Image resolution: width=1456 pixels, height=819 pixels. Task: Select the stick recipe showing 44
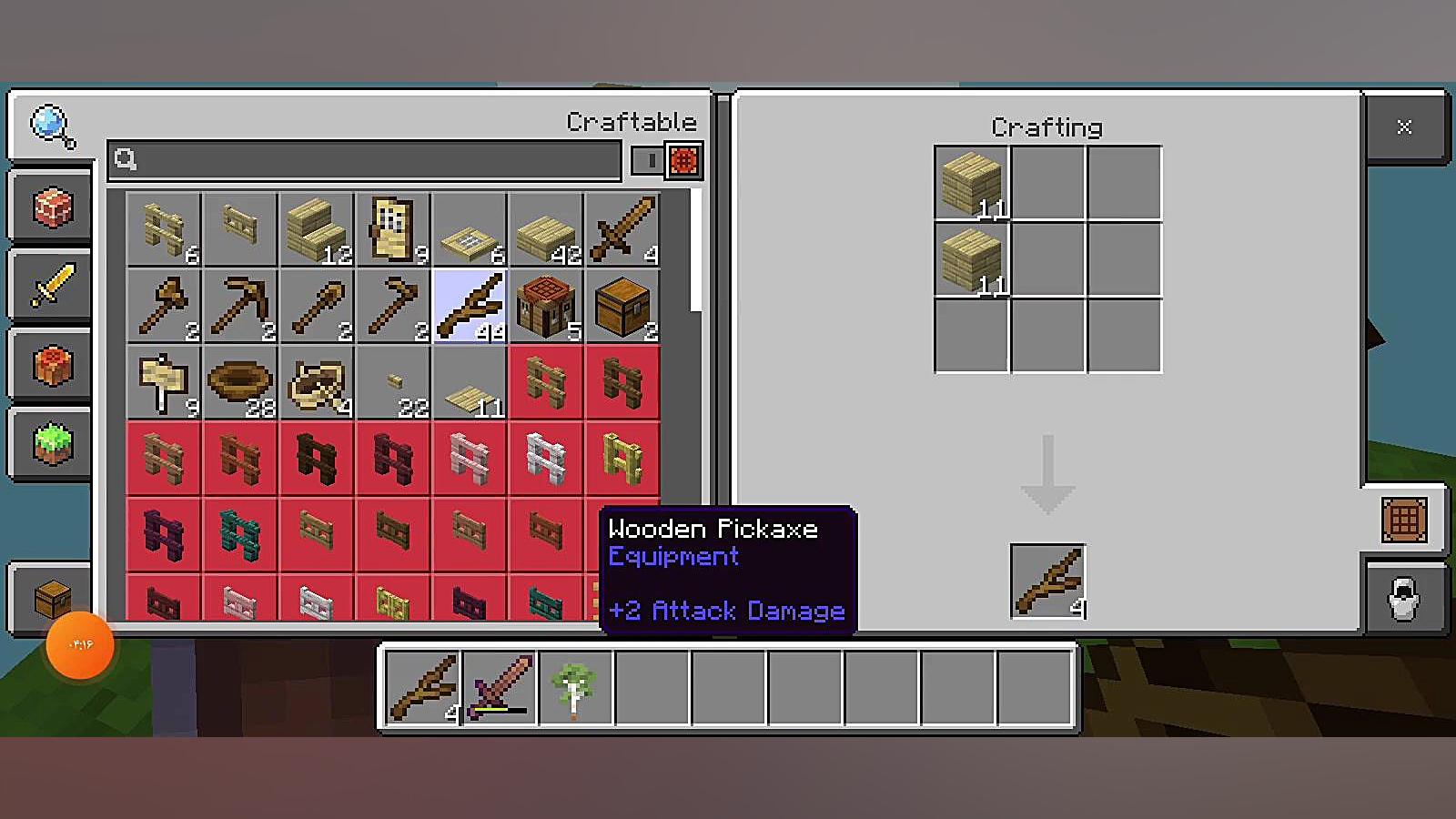pos(470,306)
